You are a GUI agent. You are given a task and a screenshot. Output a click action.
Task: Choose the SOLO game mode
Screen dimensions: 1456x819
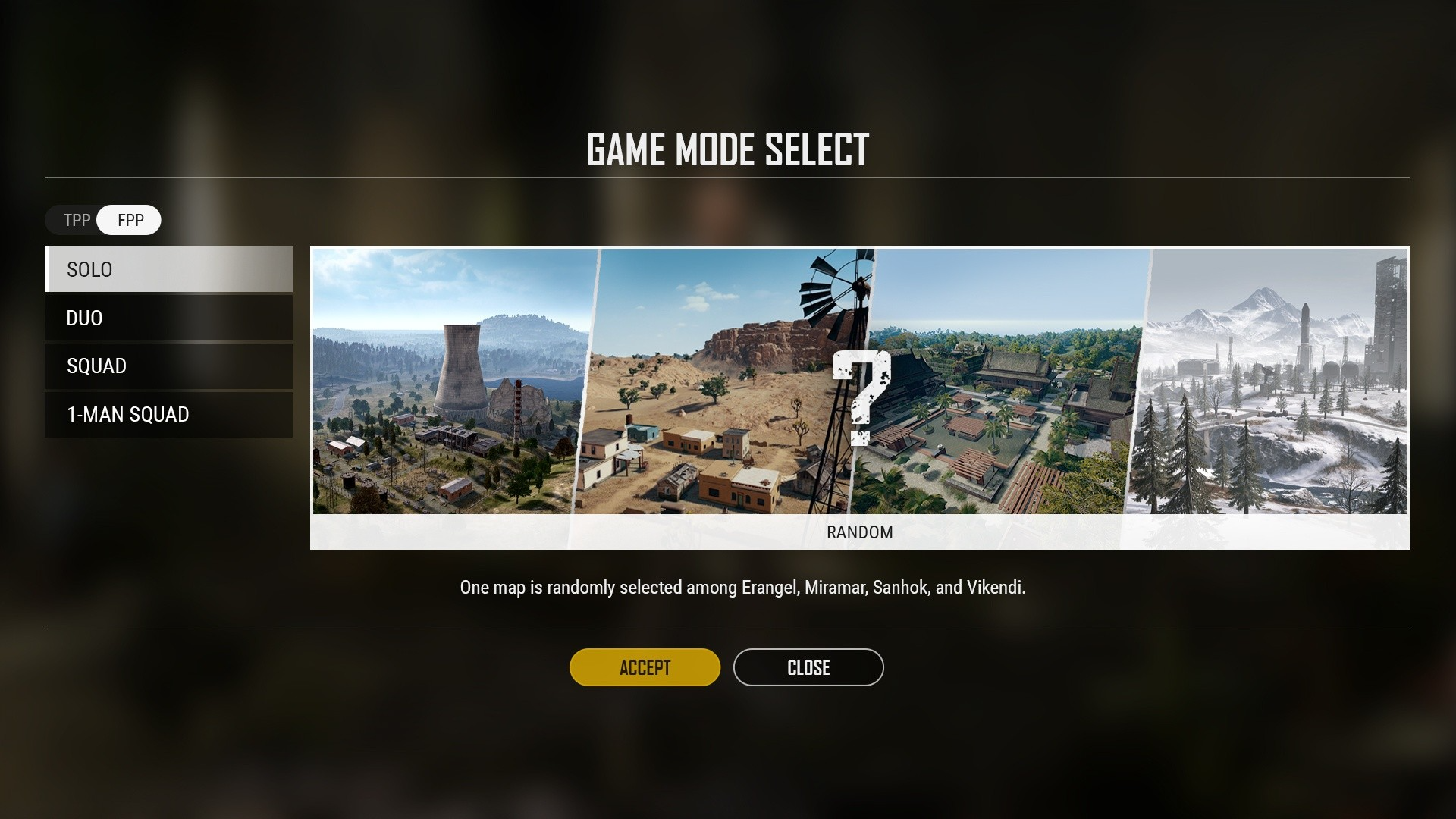tap(168, 269)
